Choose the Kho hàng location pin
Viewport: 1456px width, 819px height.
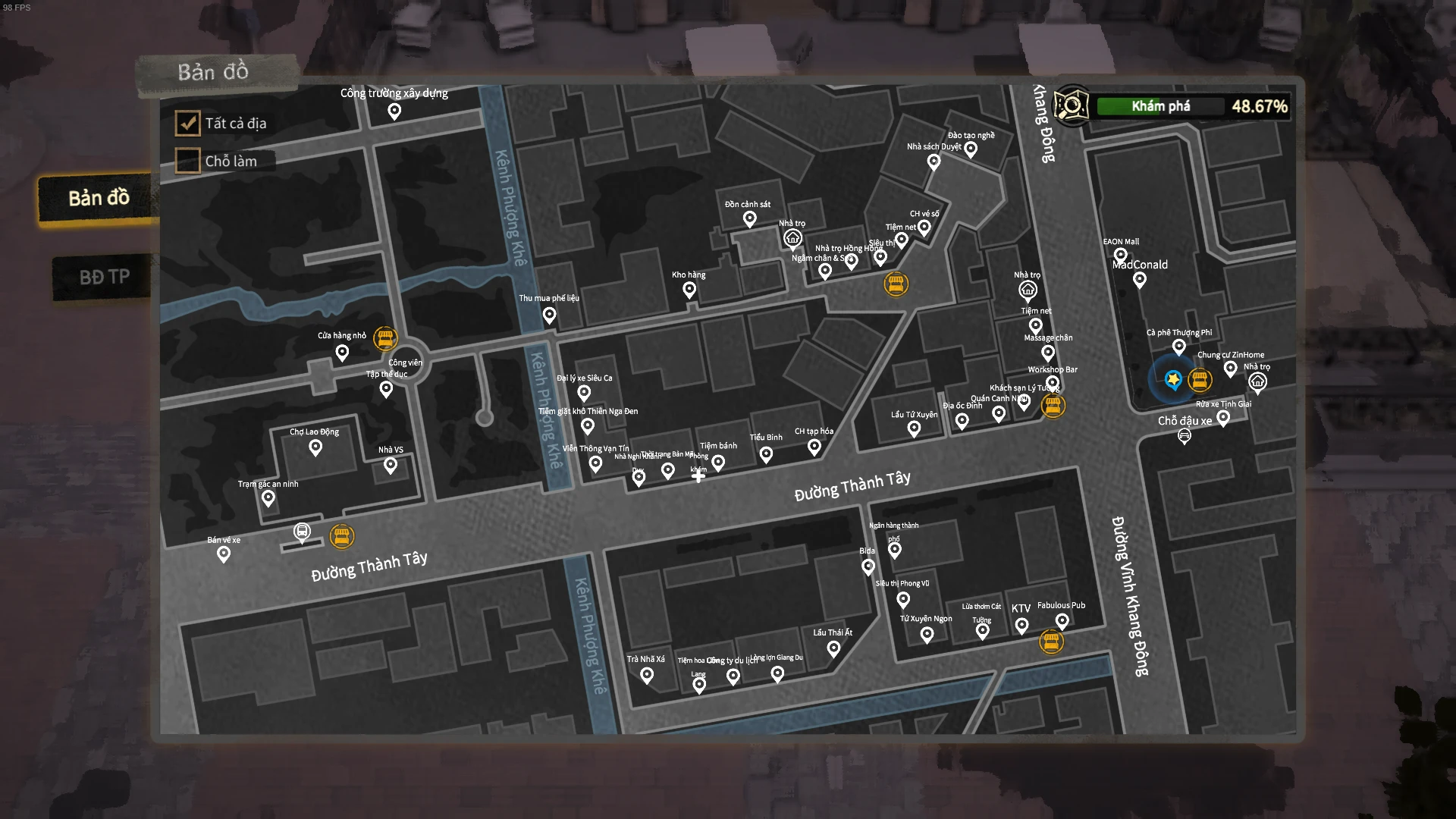tap(689, 290)
